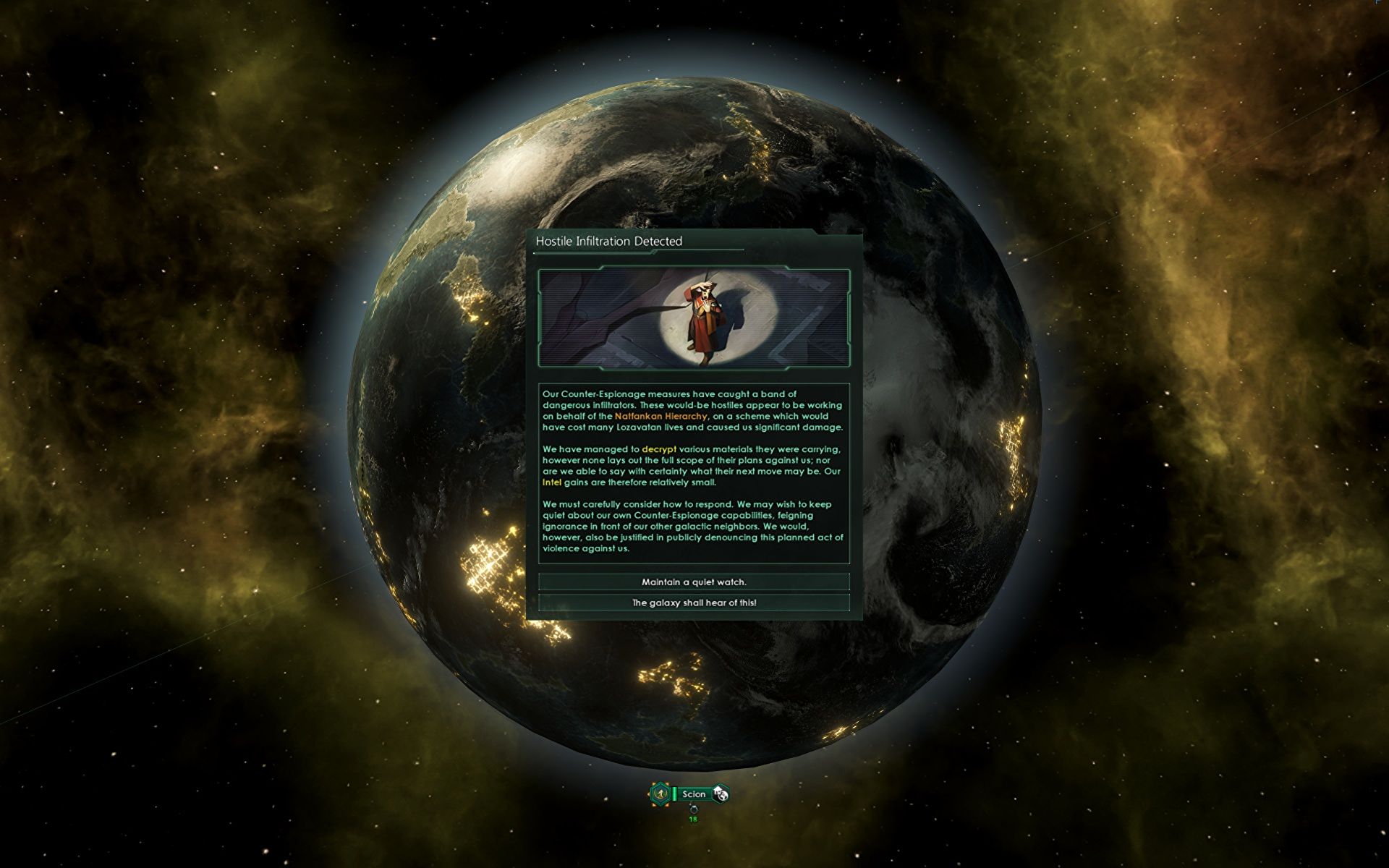Click the planet globe icon on the capital marker
This screenshot has width=1389, height=868.
click(723, 796)
